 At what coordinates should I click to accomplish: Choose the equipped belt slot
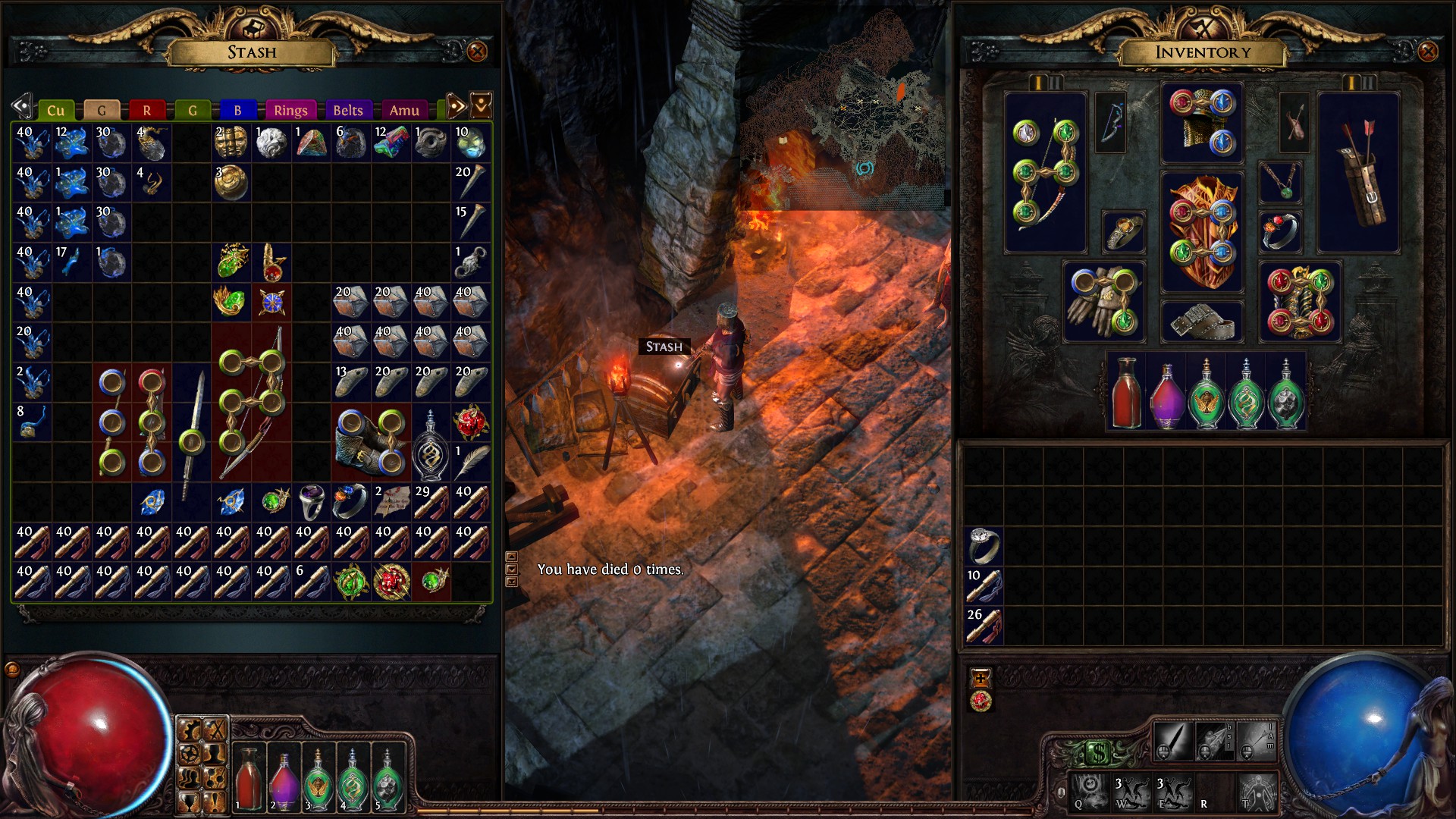point(1202,322)
